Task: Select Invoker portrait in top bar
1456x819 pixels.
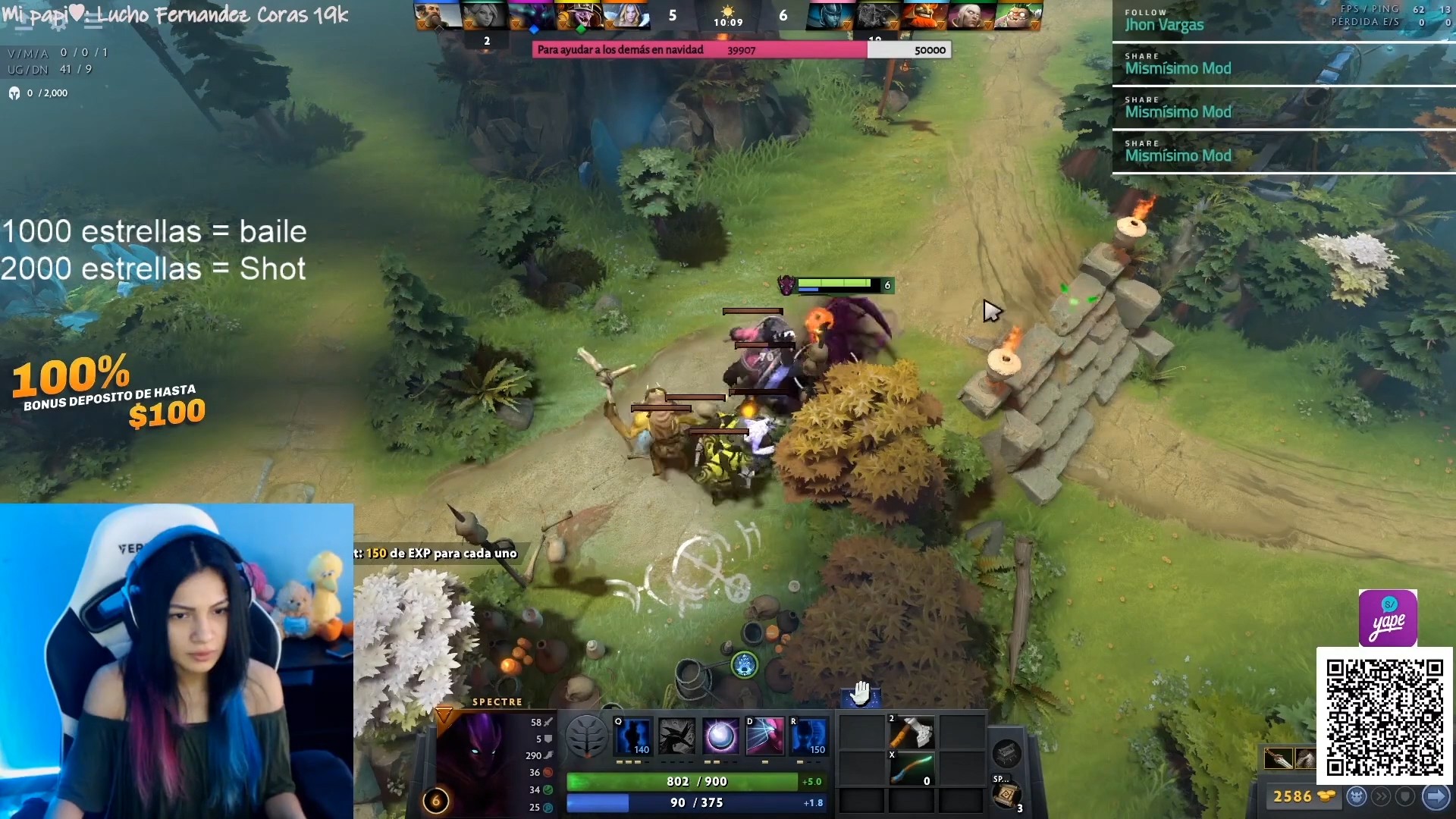Action: pos(970,15)
